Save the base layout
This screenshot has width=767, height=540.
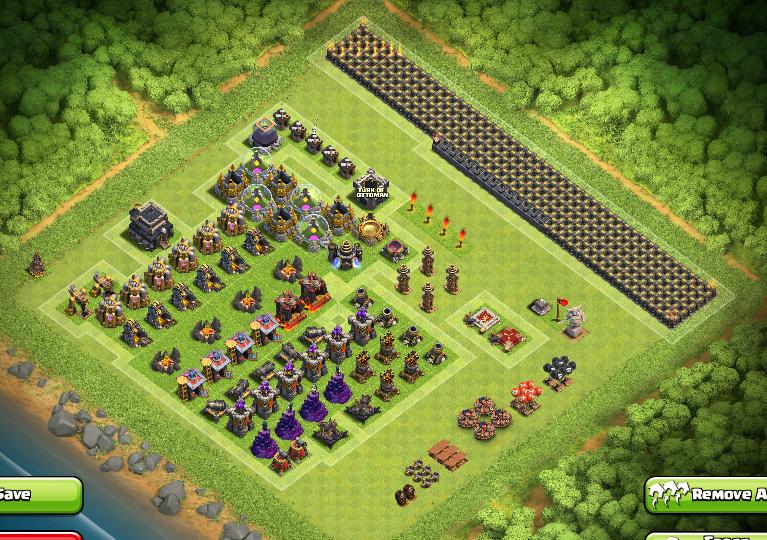pyautogui.click(x=35, y=494)
